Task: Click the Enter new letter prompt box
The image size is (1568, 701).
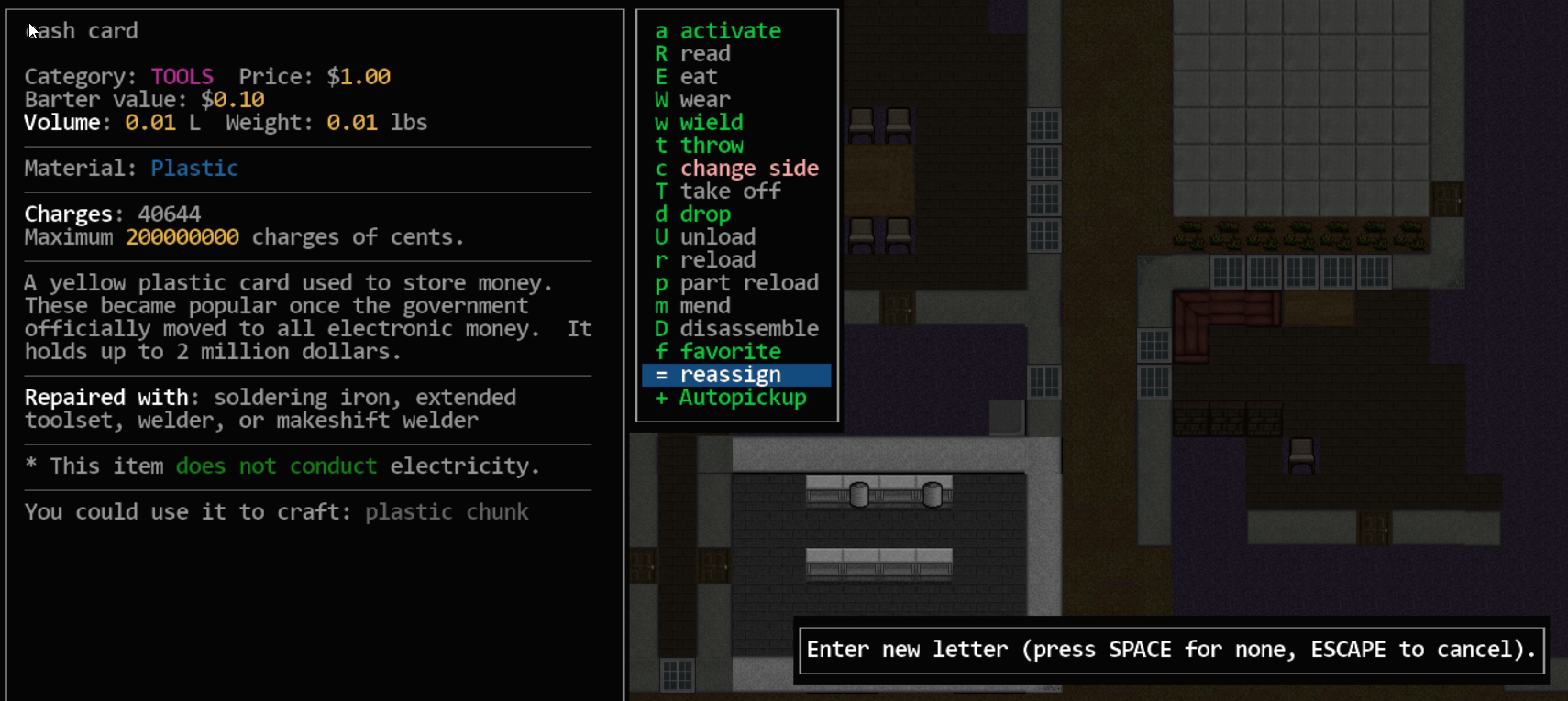Action: click(x=1171, y=650)
